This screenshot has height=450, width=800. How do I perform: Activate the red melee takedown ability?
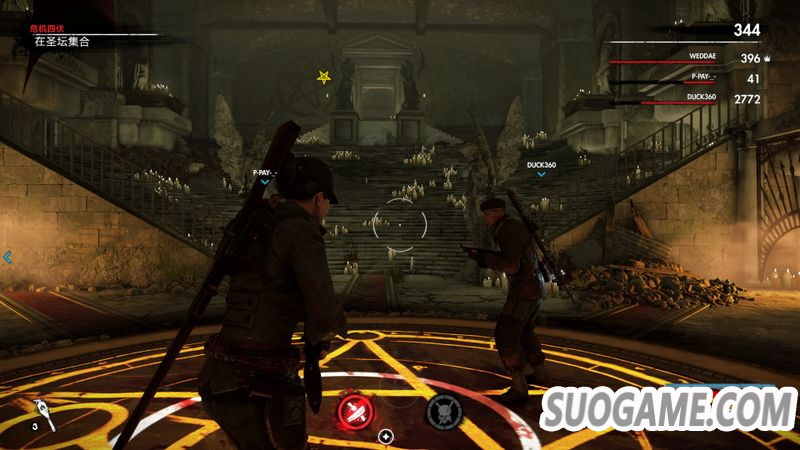click(357, 408)
